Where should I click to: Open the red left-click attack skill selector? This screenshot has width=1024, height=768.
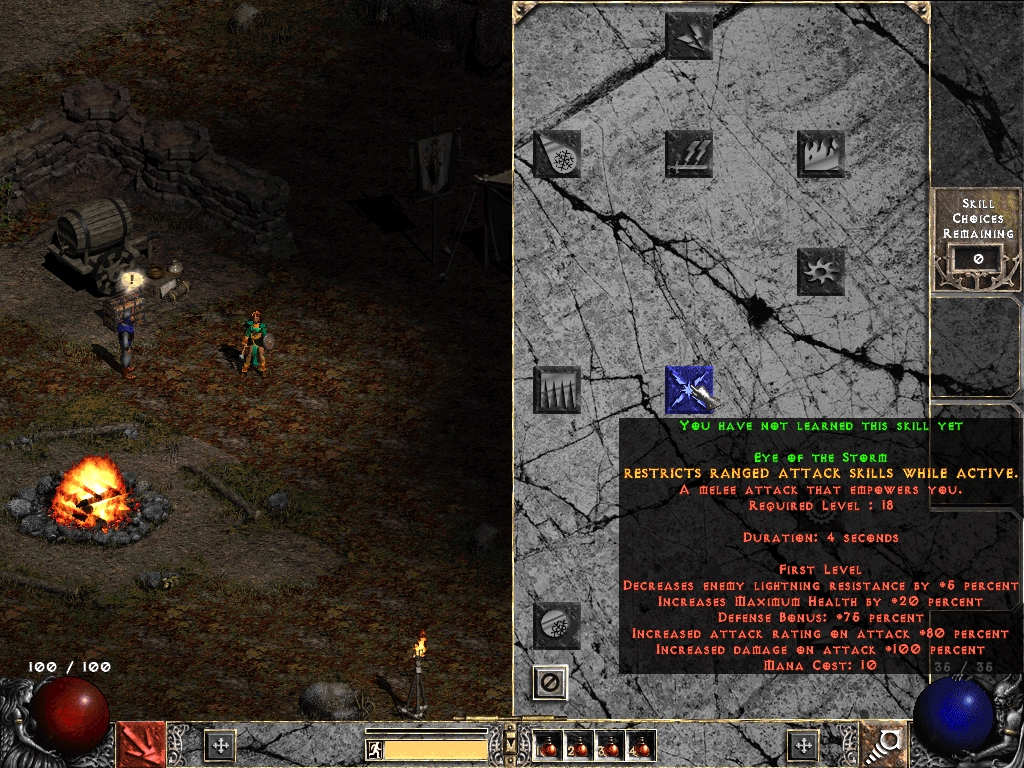tap(141, 744)
